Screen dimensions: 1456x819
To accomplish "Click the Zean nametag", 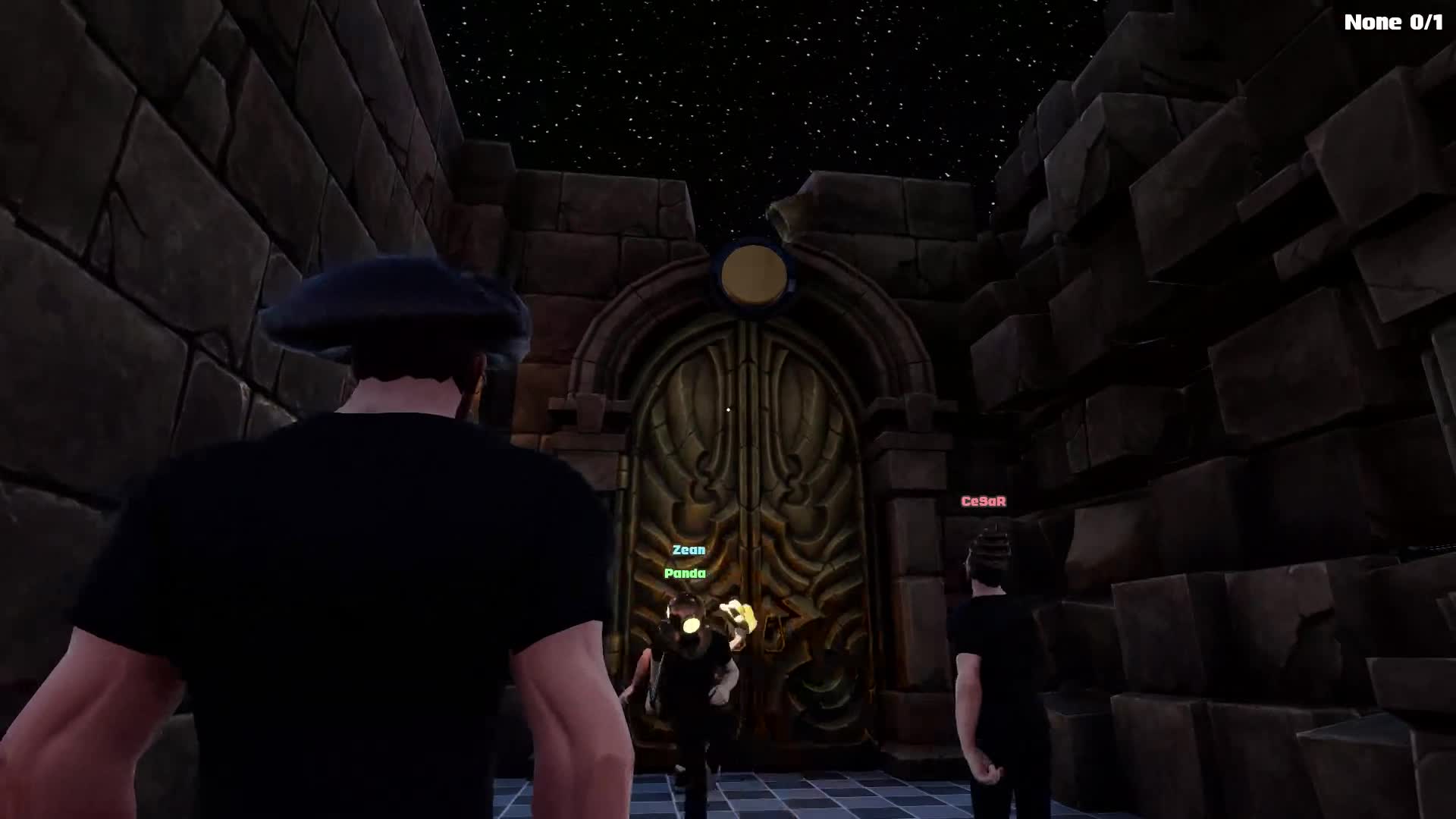I will point(689,550).
